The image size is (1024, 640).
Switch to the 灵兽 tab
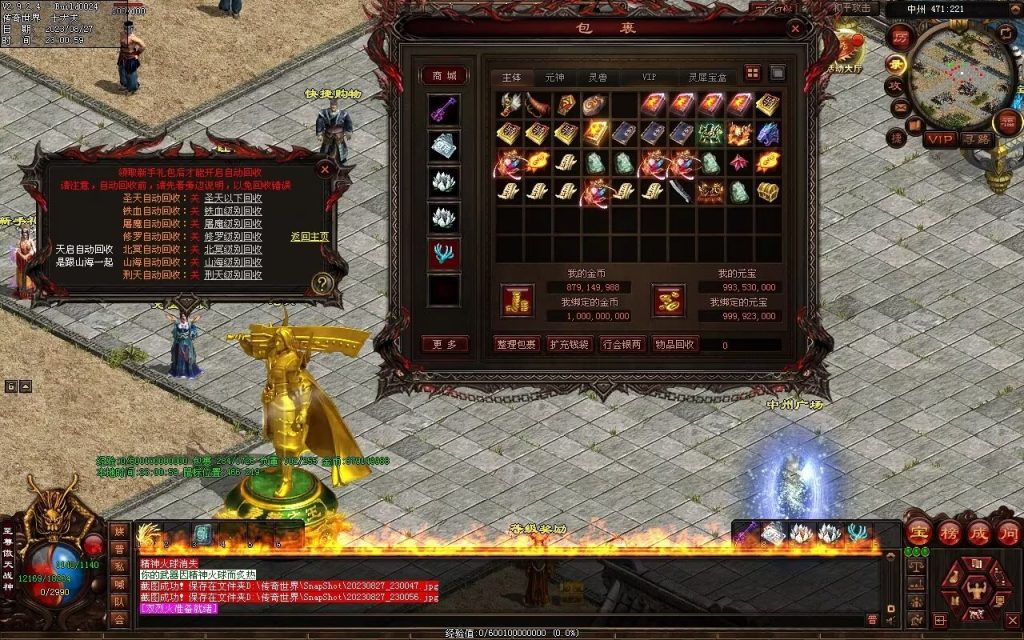click(597, 77)
